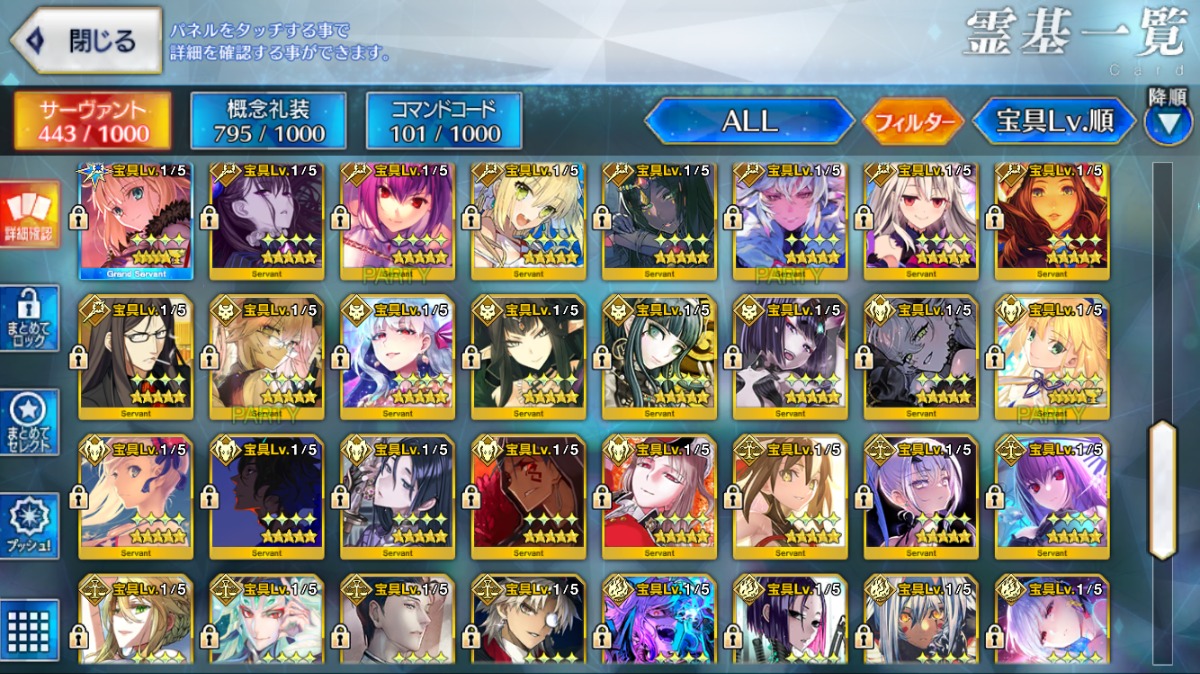Switch to the サーヴァント tab

93,121
